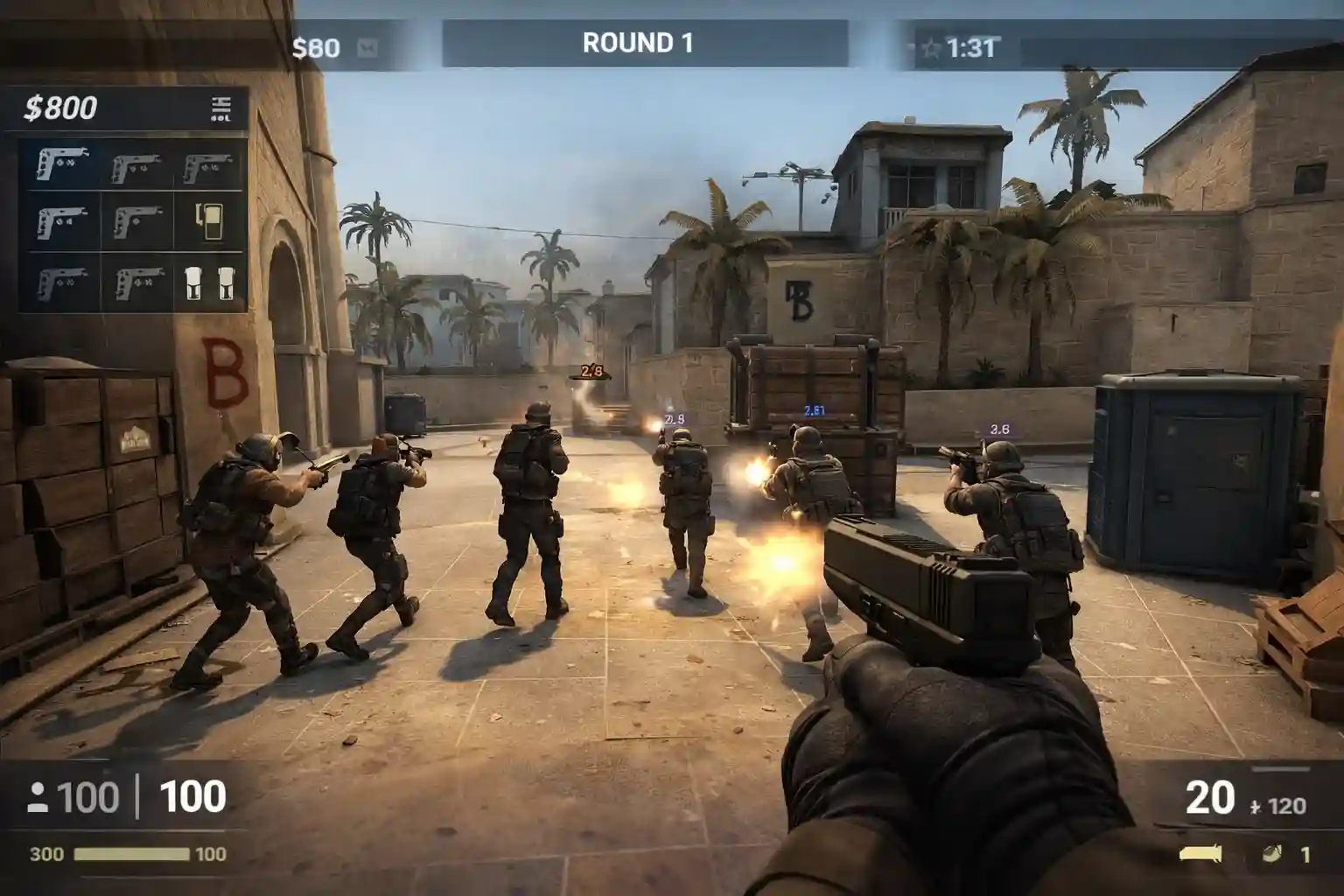The height and width of the screenshot is (896, 1344).
Task: Click the star icon beside the timer
Action: click(x=931, y=47)
